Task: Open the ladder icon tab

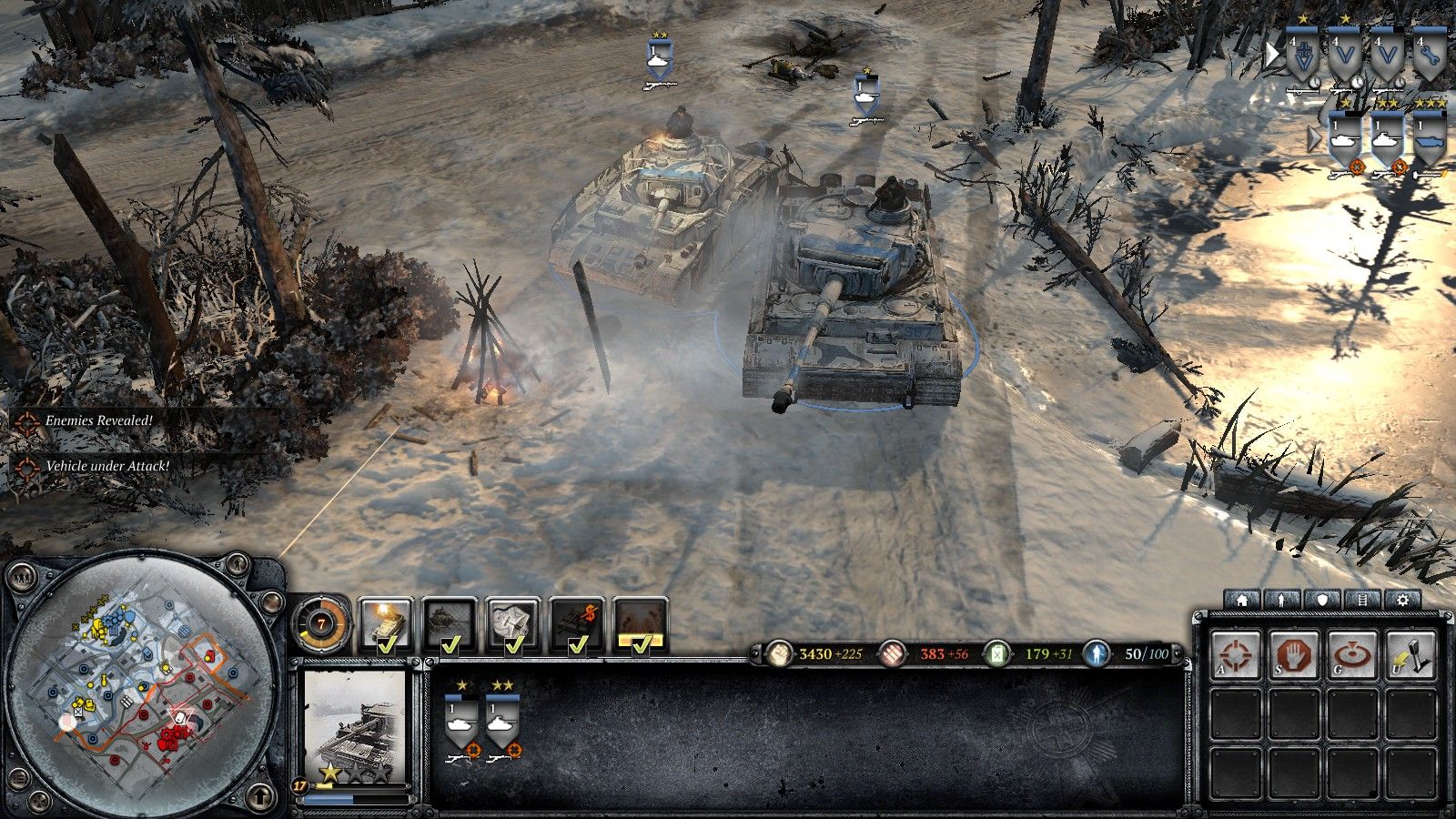Action: pyautogui.click(x=1362, y=600)
